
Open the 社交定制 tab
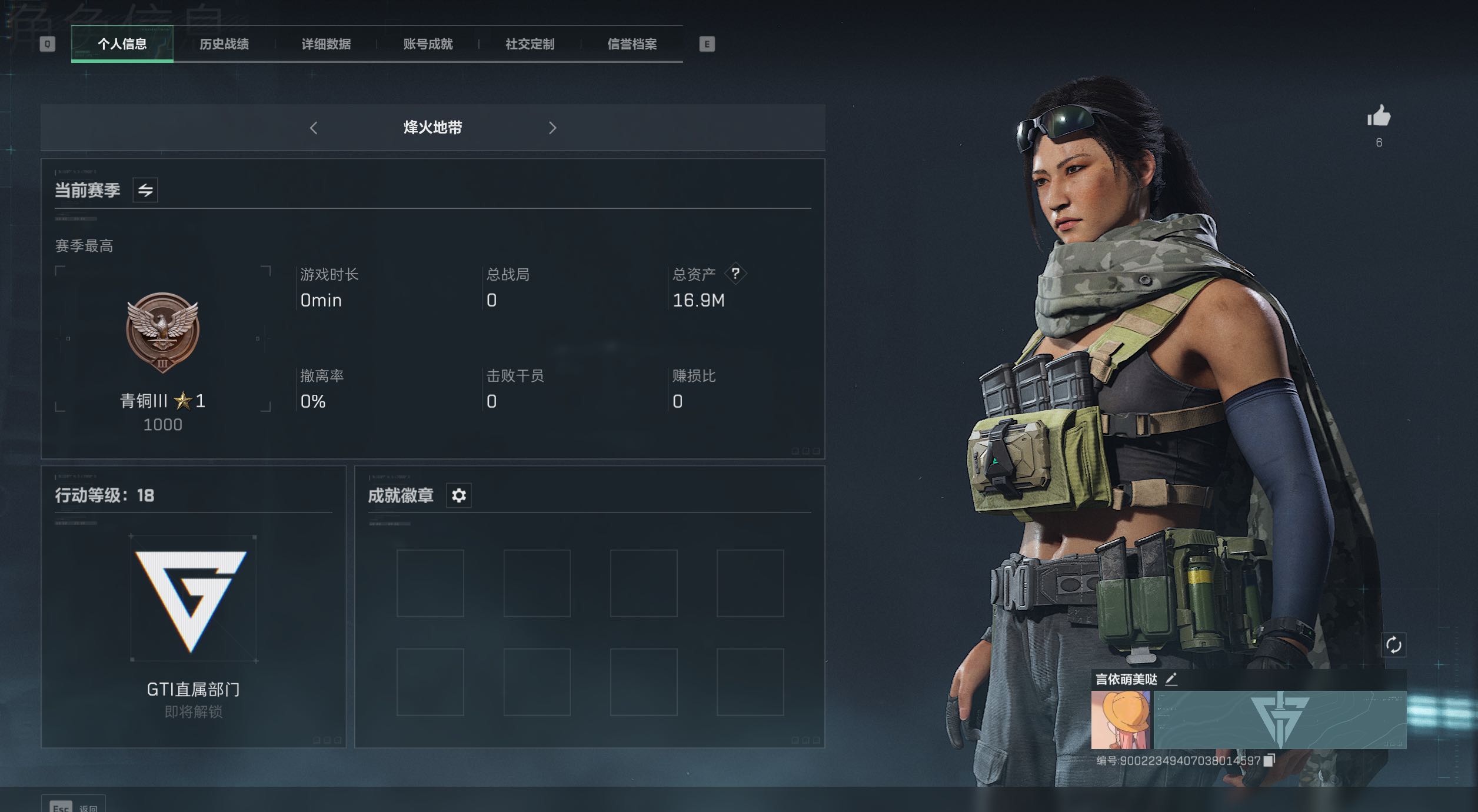pyautogui.click(x=530, y=44)
